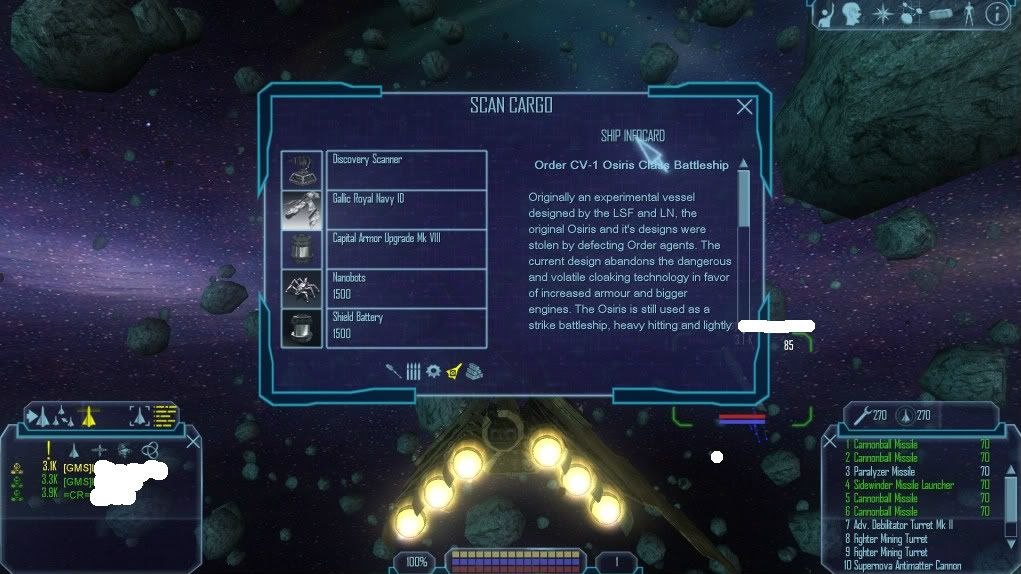Open the information icon in top bar

pyautogui.click(x=996, y=14)
